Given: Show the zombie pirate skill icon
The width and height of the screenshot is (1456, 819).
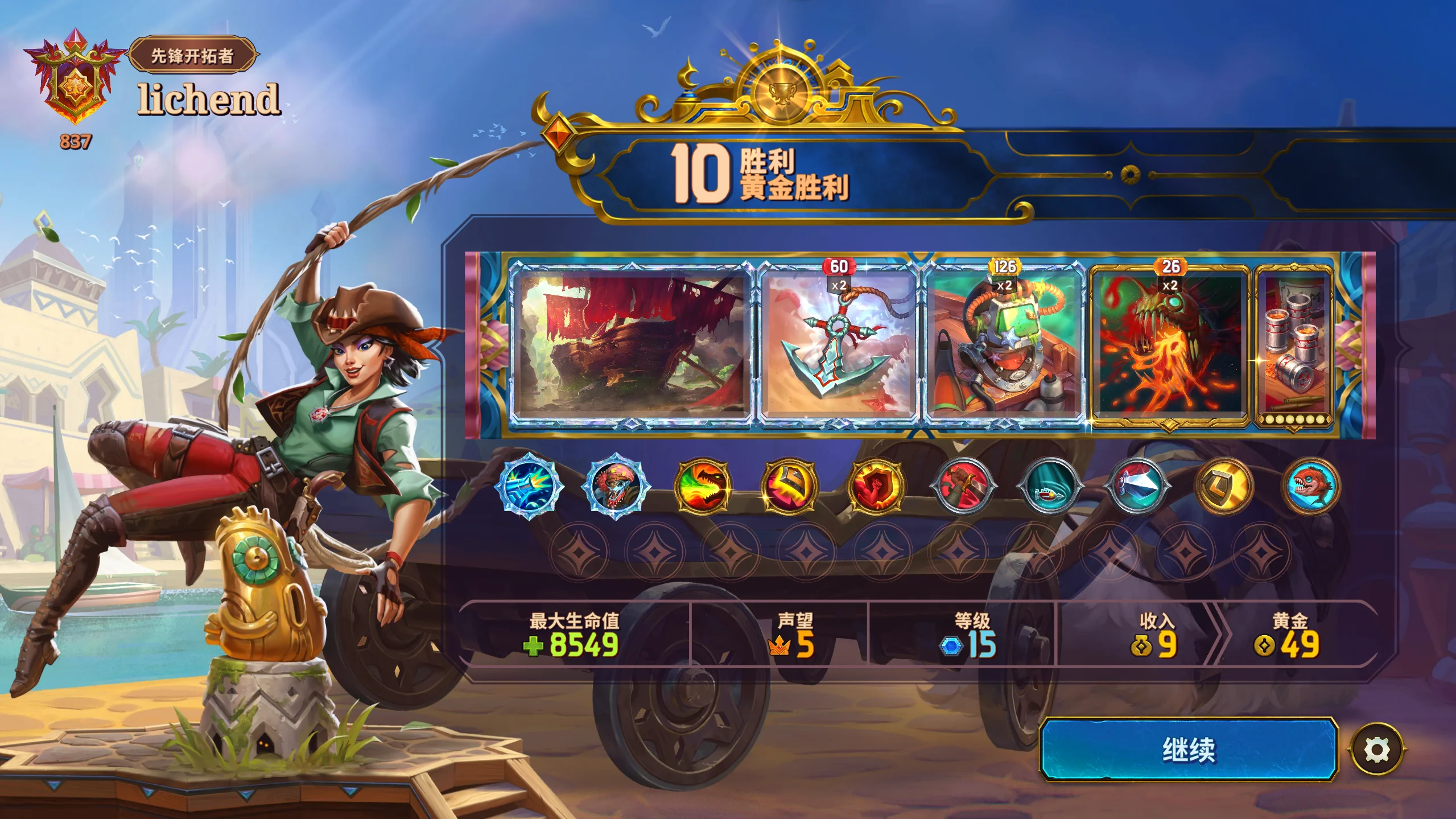Looking at the screenshot, I should (616, 487).
